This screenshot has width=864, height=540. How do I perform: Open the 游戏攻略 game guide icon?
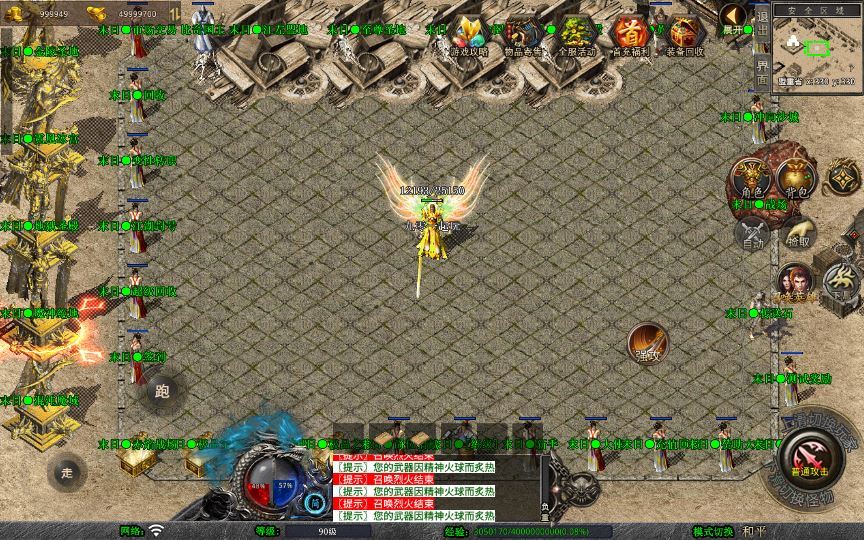469,35
